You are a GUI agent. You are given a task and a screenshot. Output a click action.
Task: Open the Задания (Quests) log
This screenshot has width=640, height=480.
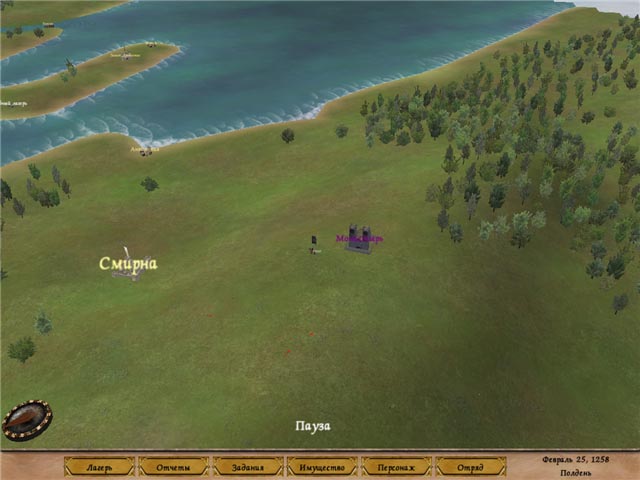tap(248, 467)
